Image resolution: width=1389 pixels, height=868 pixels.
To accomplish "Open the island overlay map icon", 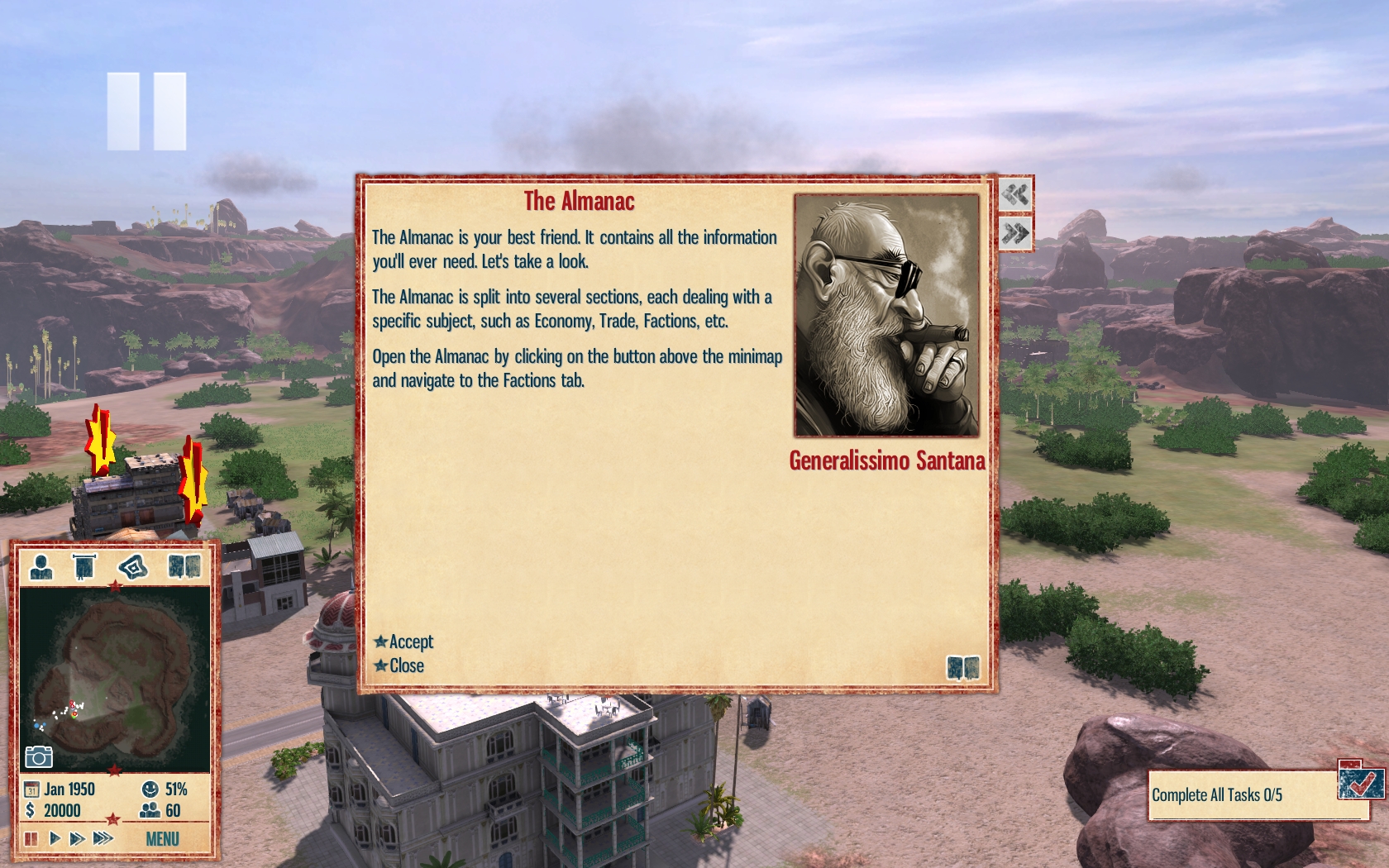I will coord(132,566).
